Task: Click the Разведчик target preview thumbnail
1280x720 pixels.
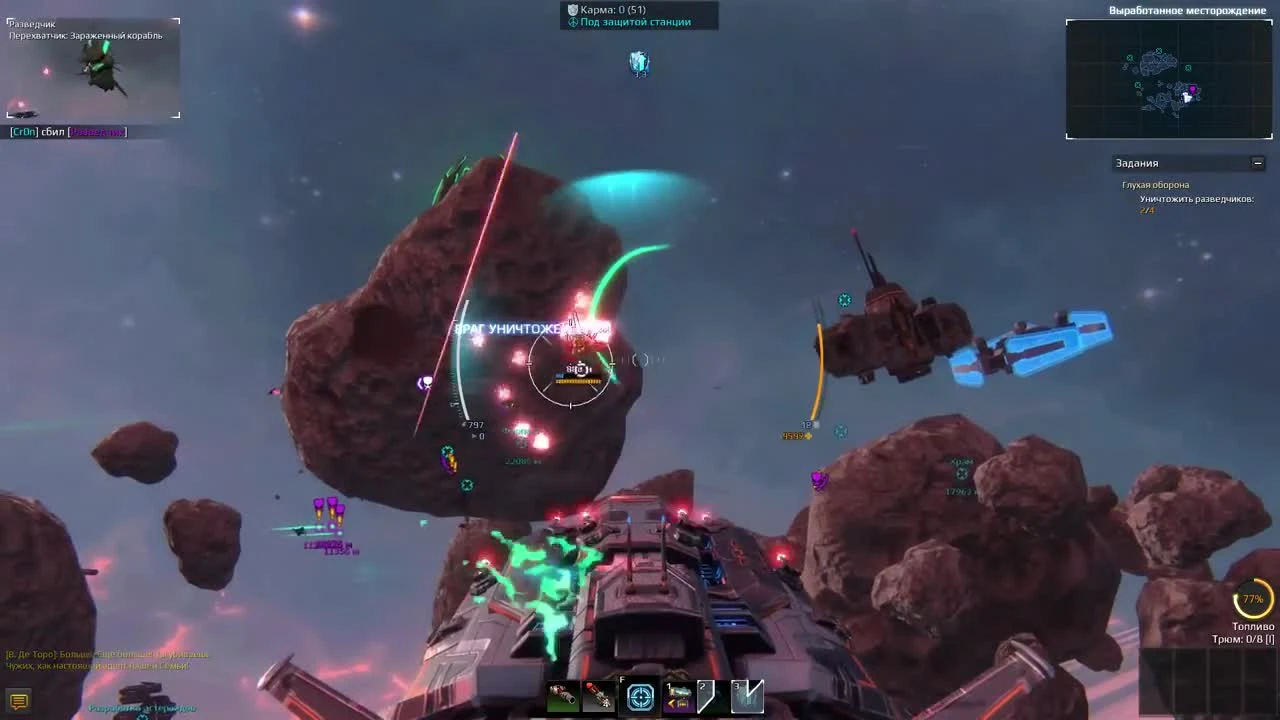Action: (x=92, y=68)
